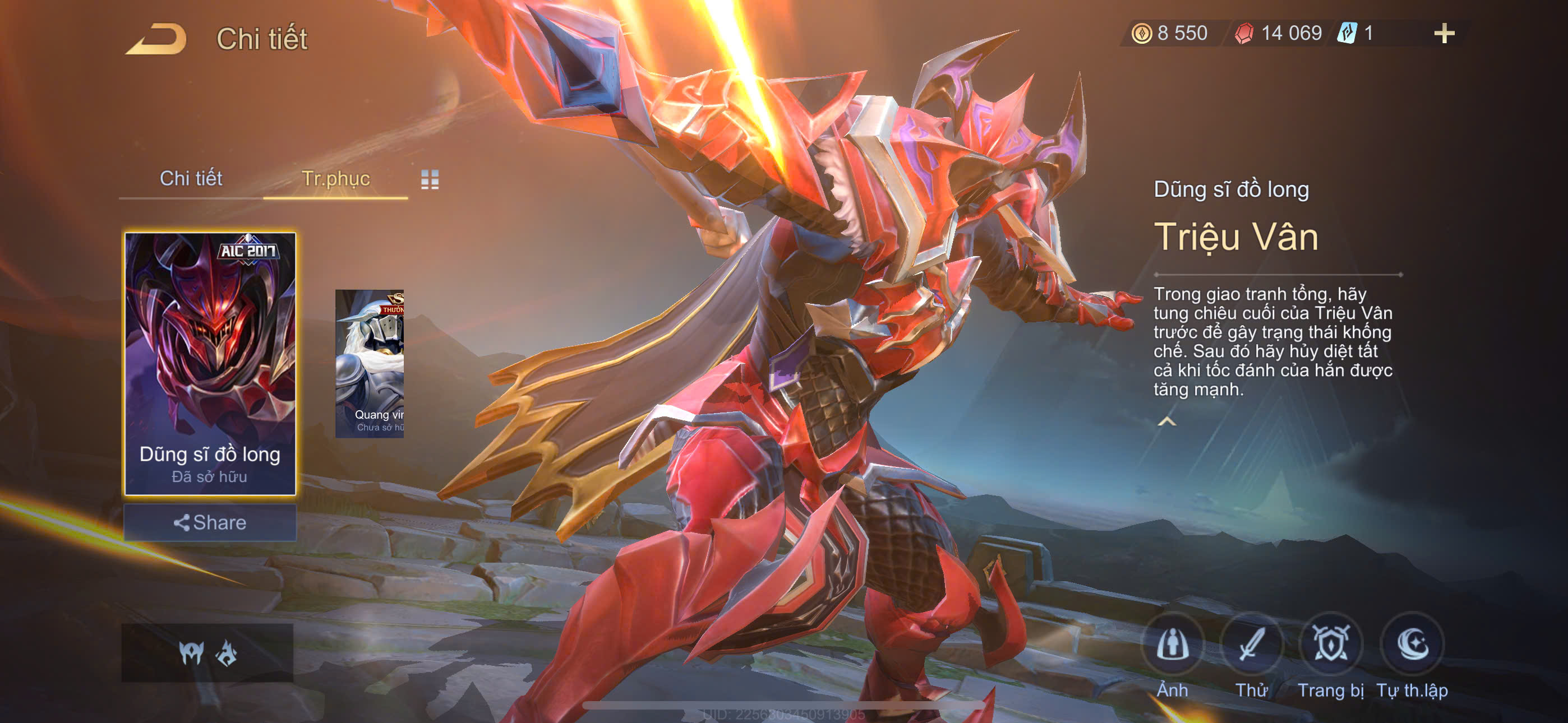Select the Dũng sĩ đồ long skin card
The width and height of the screenshot is (1568, 723).
pyautogui.click(x=210, y=363)
